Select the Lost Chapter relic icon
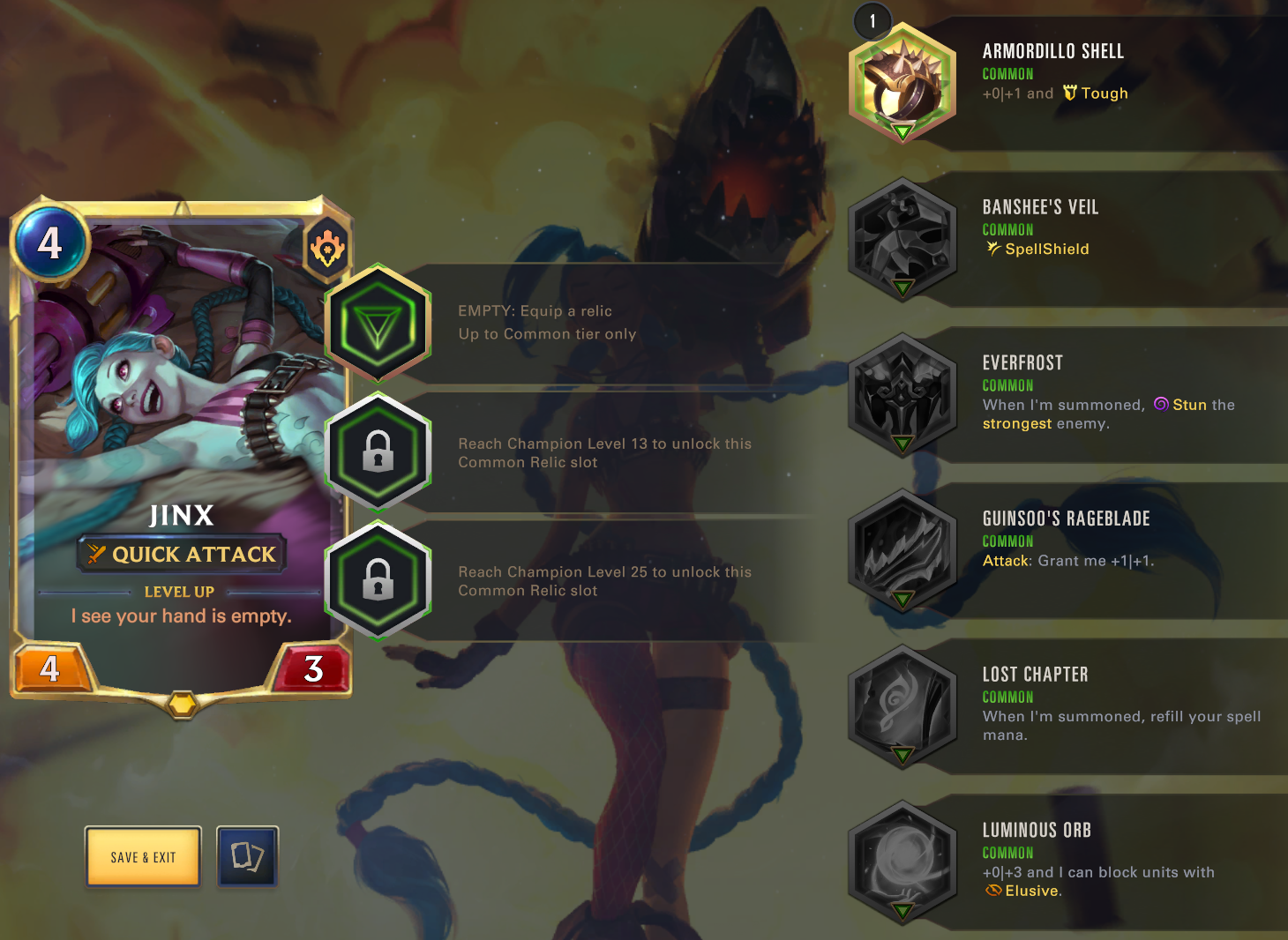This screenshot has width=1288, height=940. tap(902, 705)
